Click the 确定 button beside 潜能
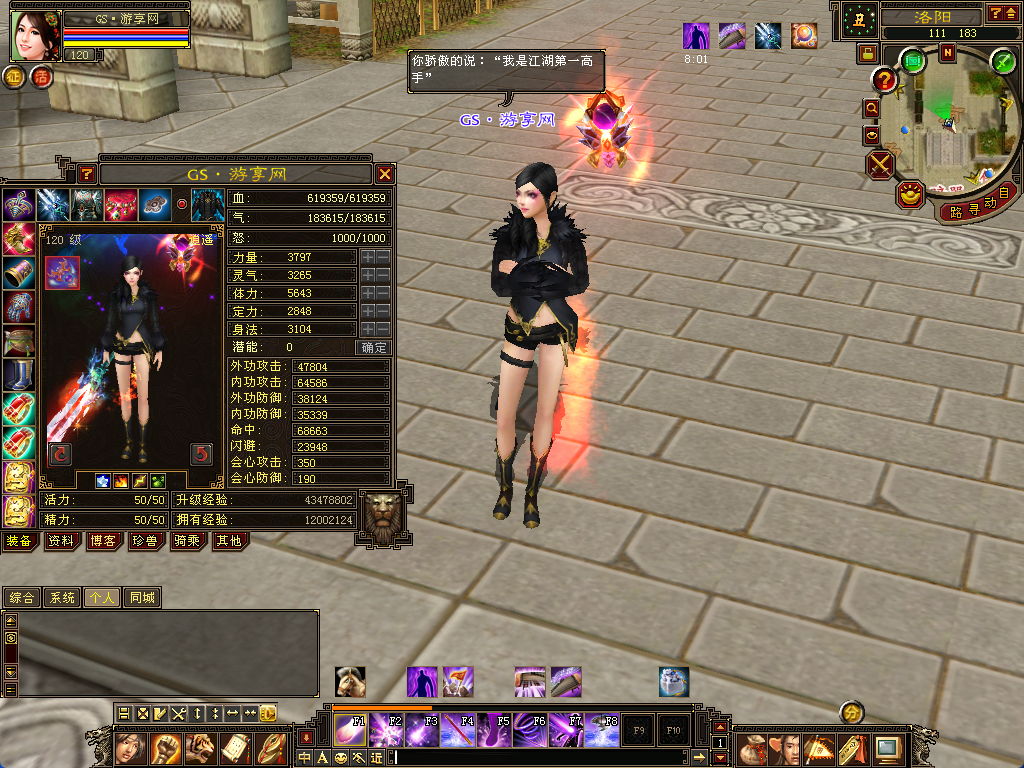The image size is (1024, 768). (373, 348)
